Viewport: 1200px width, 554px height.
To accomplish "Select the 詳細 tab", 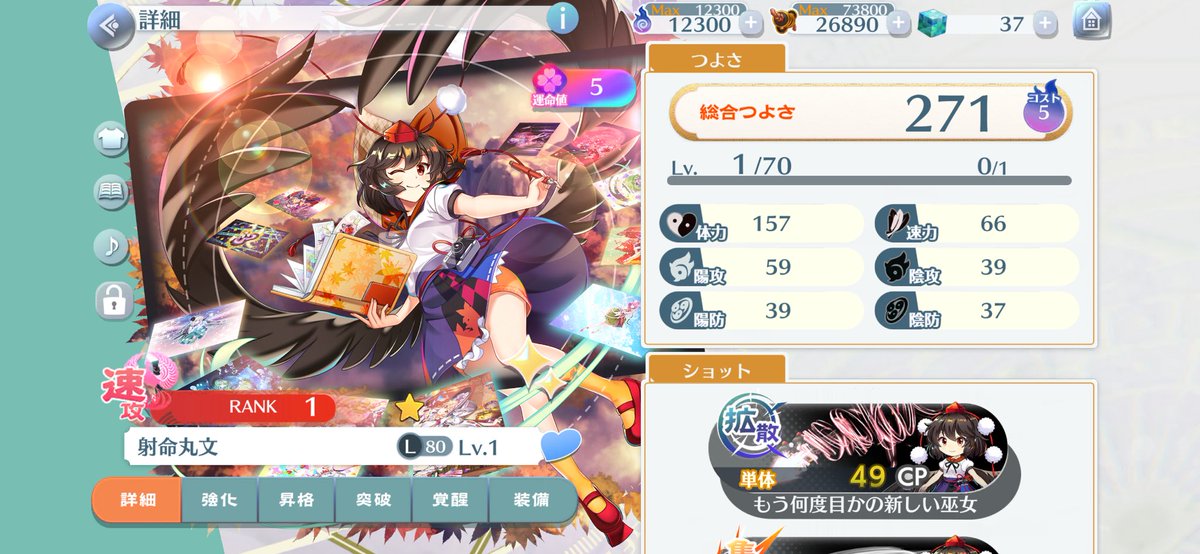I will pyautogui.click(x=137, y=500).
